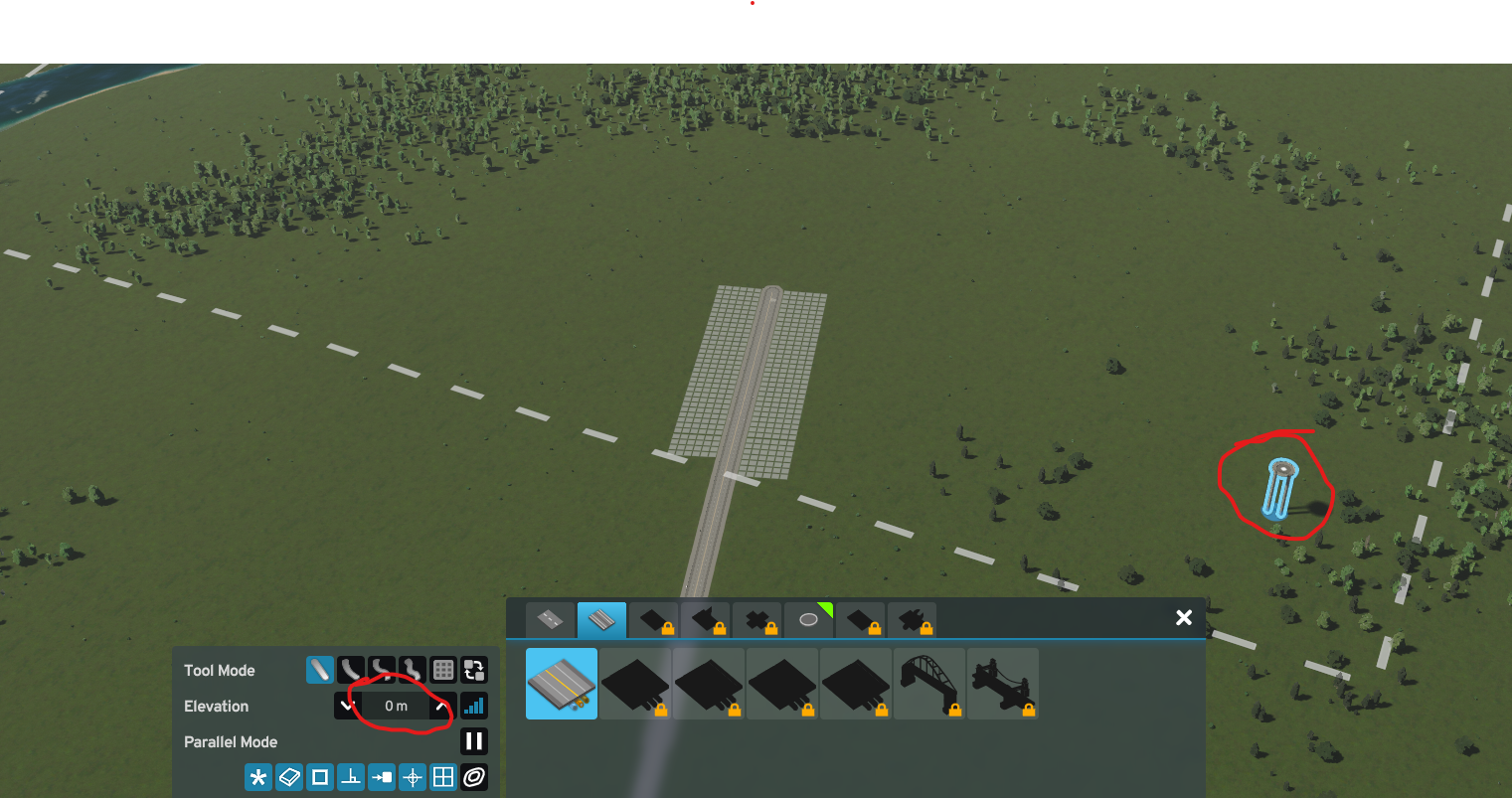Viewport: 1512px width, 798px height.
Task: Toggle the snap-all asterisk option
Action: coord(258,777)
